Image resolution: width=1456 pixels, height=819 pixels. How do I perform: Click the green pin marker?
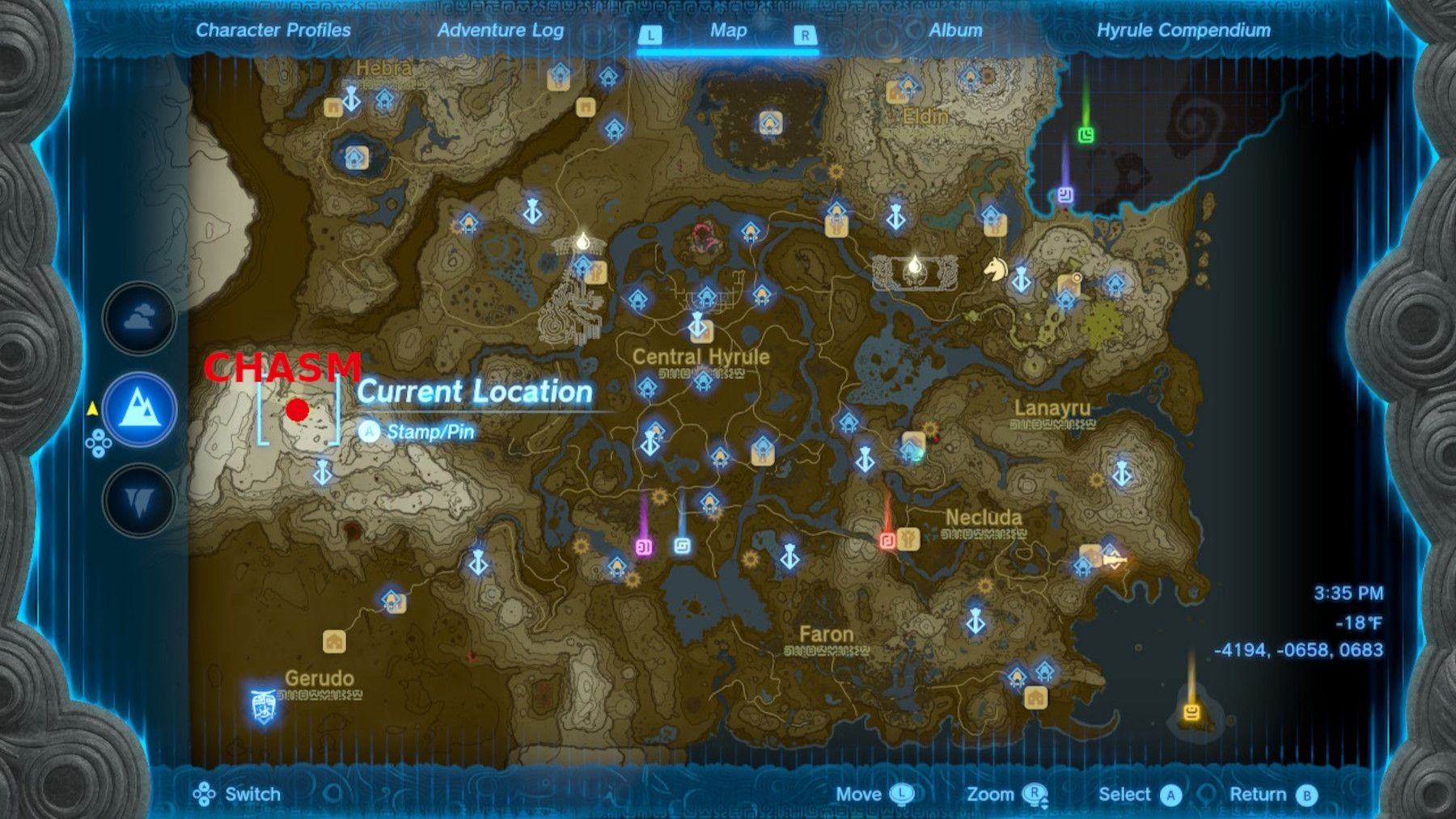pyautogui.click(x=1086, y=135)
